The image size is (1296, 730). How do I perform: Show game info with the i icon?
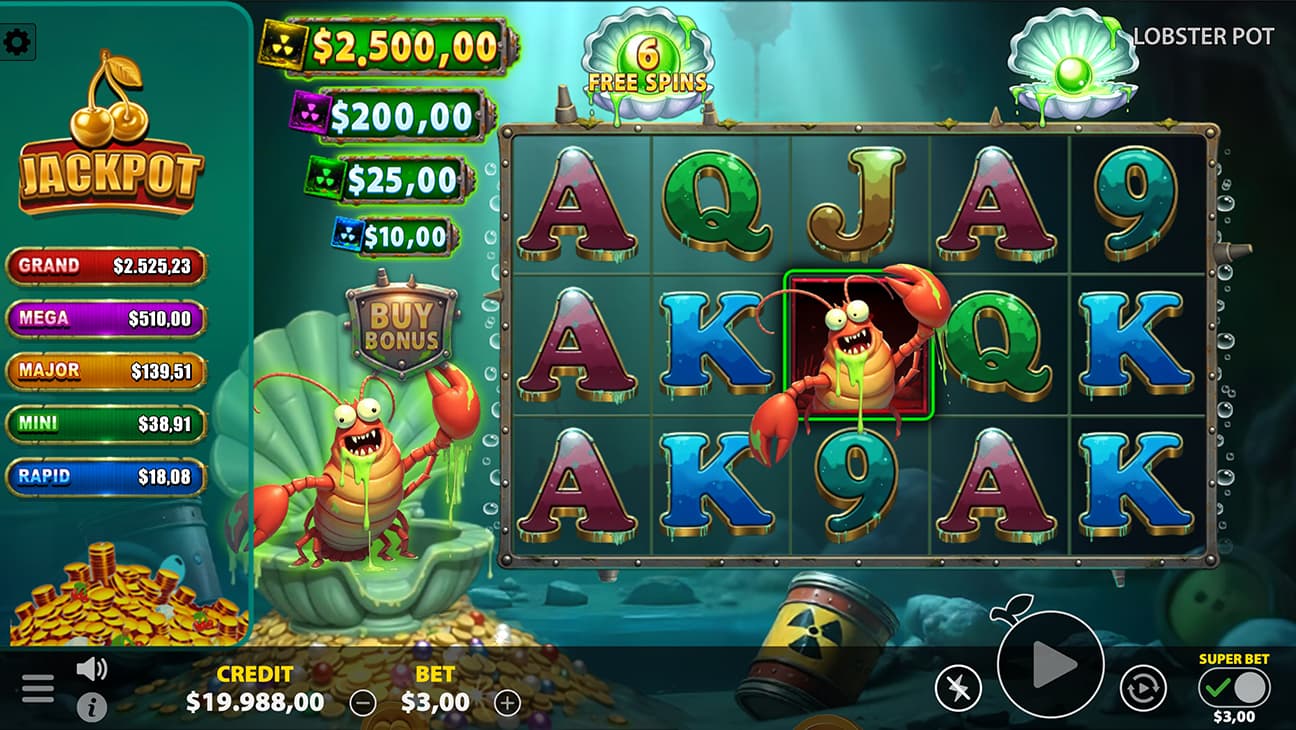[x=91, y=707]
